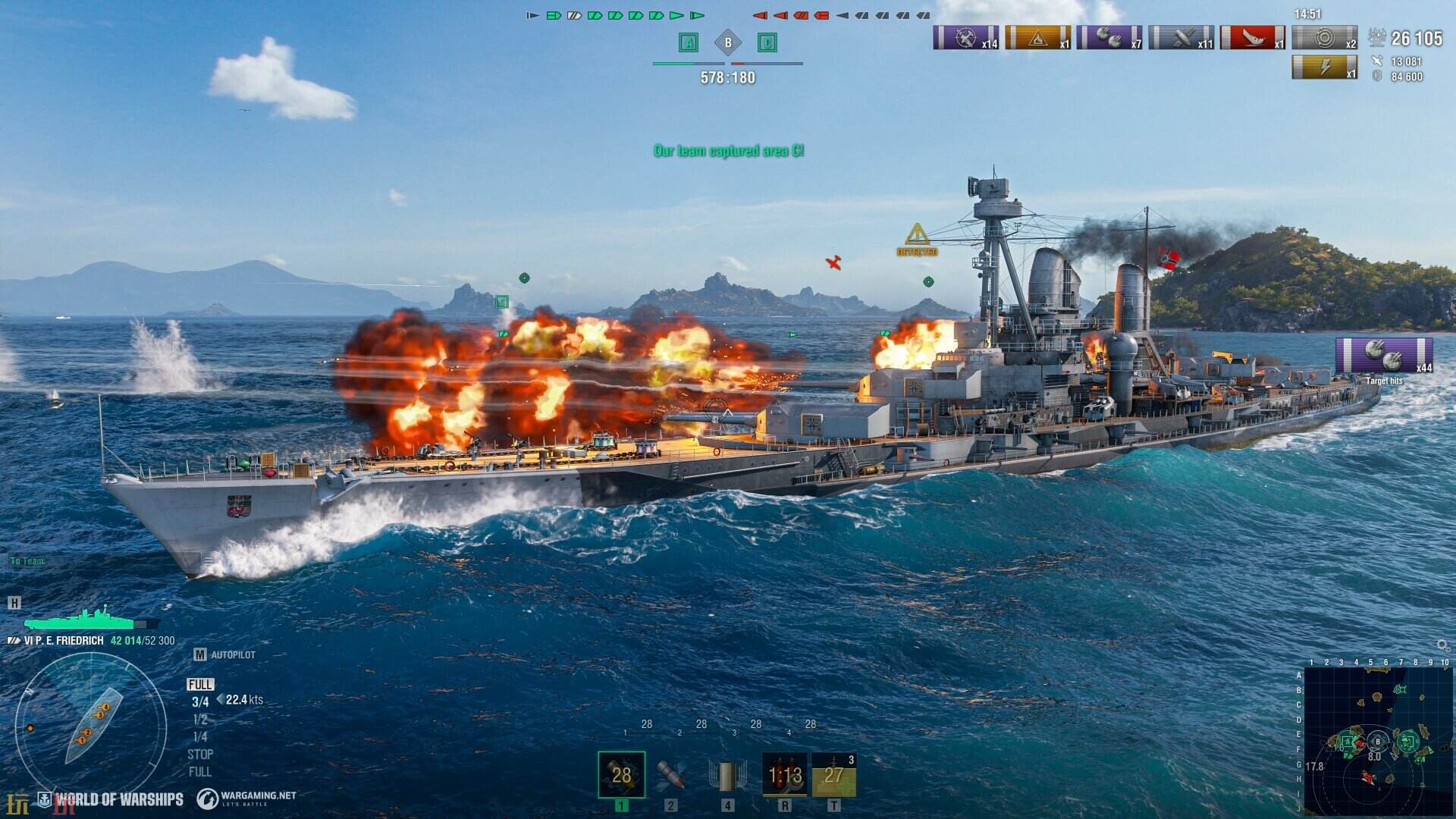This screenshot has height=819, width=1456.
Task: Activate the Damage Control Party consumable
Action: 784,775
